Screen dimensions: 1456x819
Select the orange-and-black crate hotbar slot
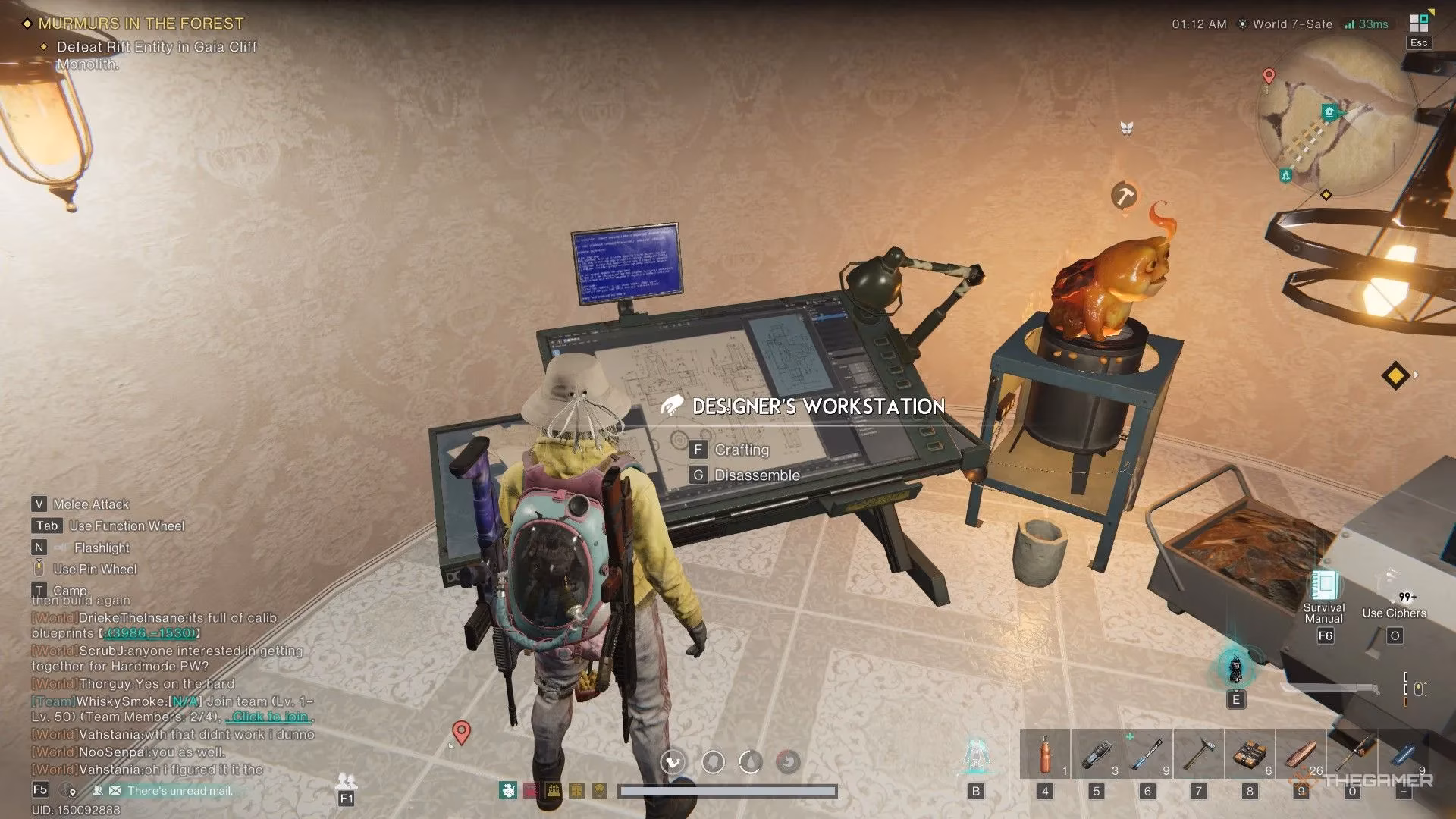[1250, 755]
